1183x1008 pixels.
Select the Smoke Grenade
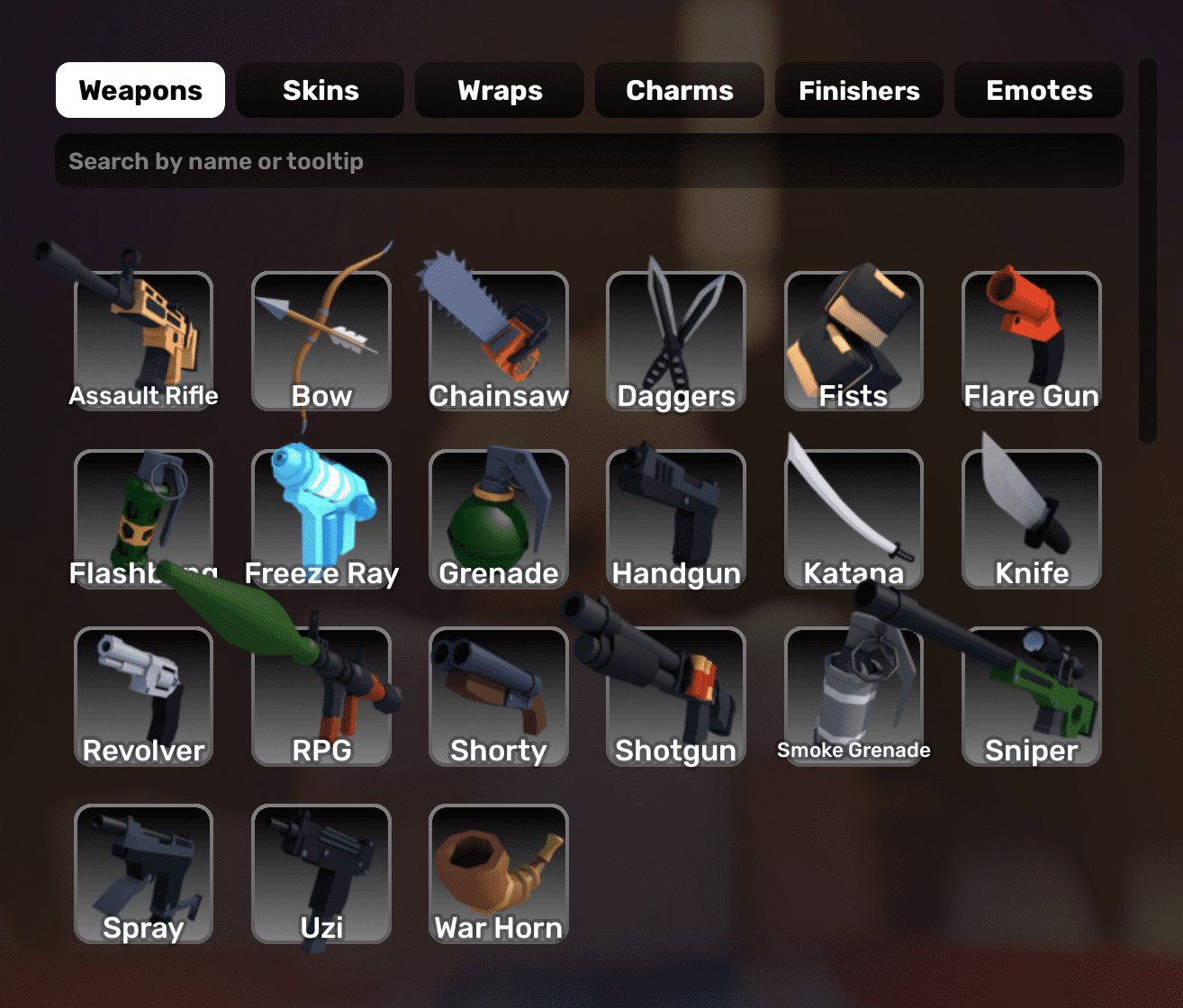click(x=853, y=697)
